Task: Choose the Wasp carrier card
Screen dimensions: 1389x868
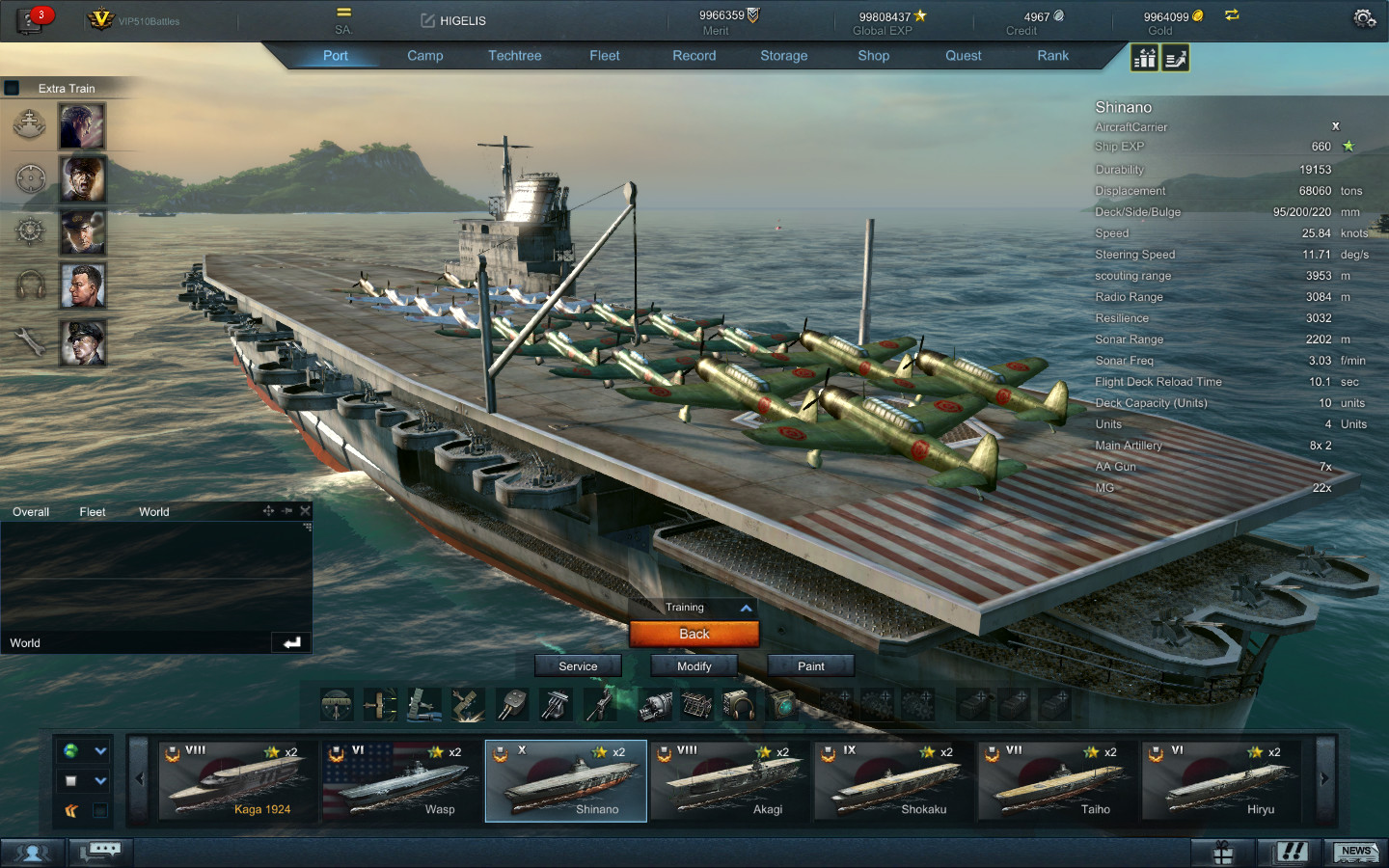Action: pos(401,781)
